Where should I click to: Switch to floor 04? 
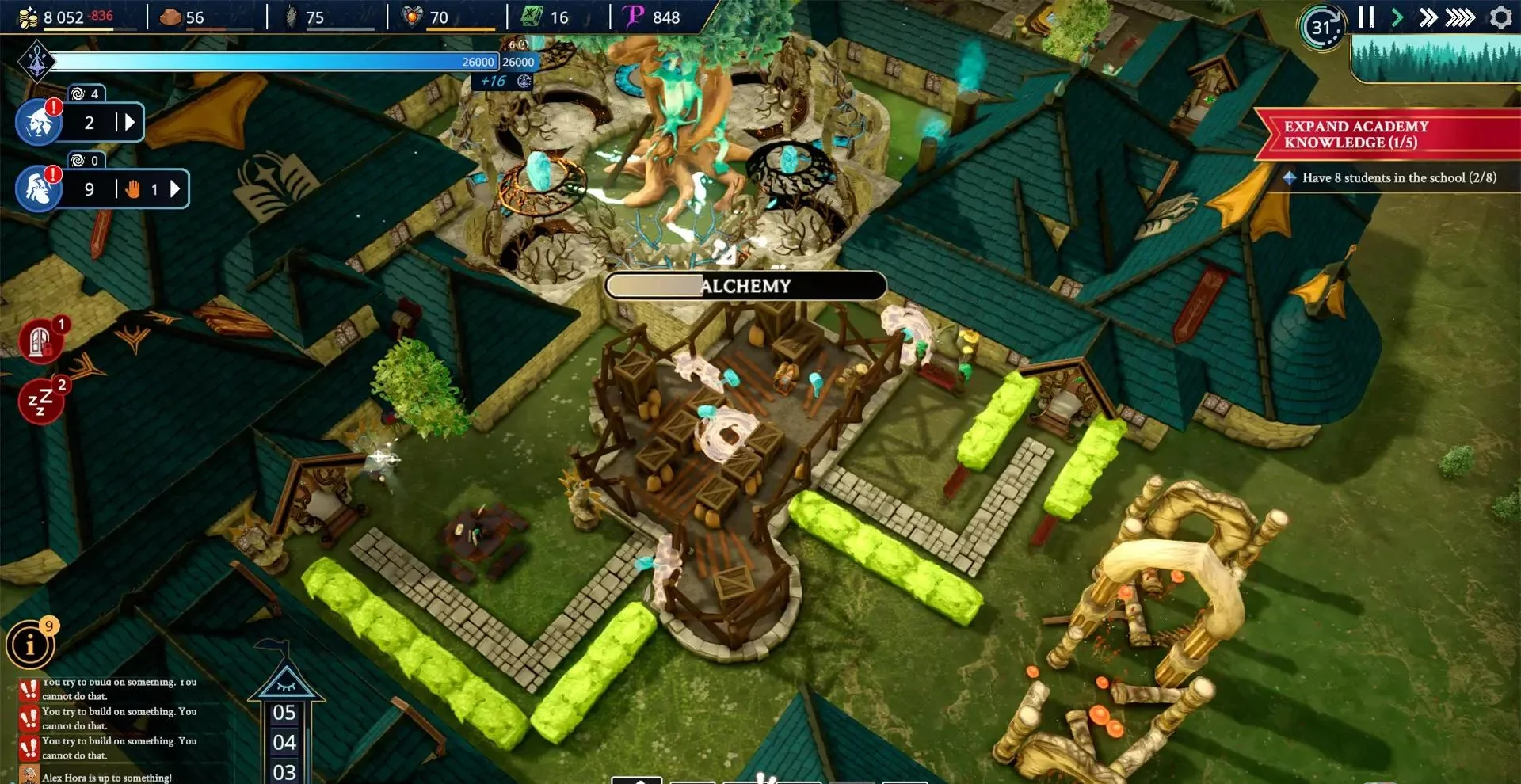(284, 743)
